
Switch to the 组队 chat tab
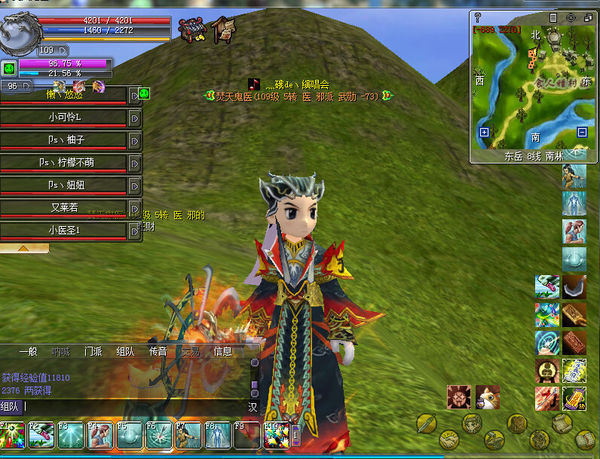125,352
